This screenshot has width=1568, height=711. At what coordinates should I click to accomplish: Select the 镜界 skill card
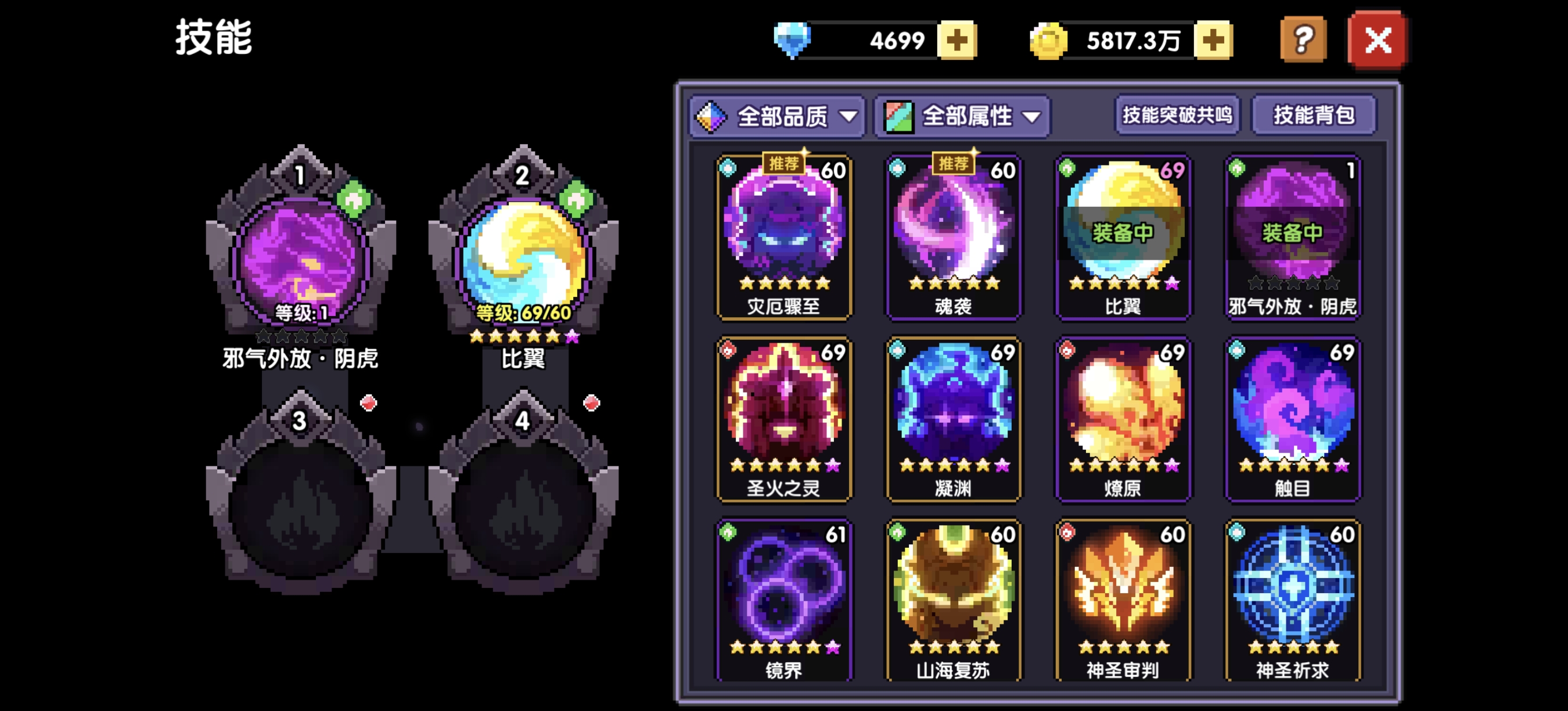point(784,599)
